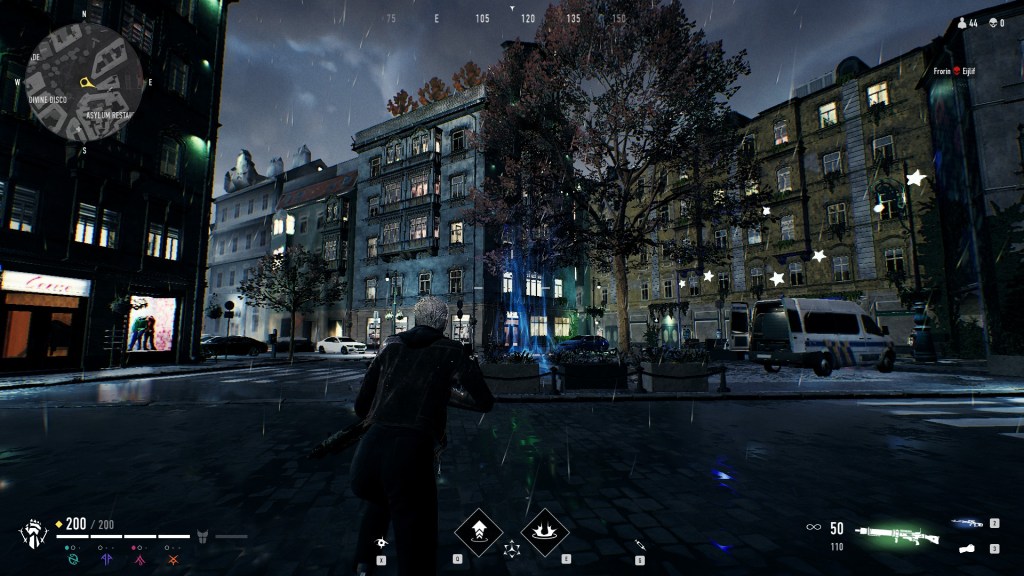Switch to the blue secondary weapon
The width and height of the screenshot is (1024, 576).
click(x=967, y=523)
